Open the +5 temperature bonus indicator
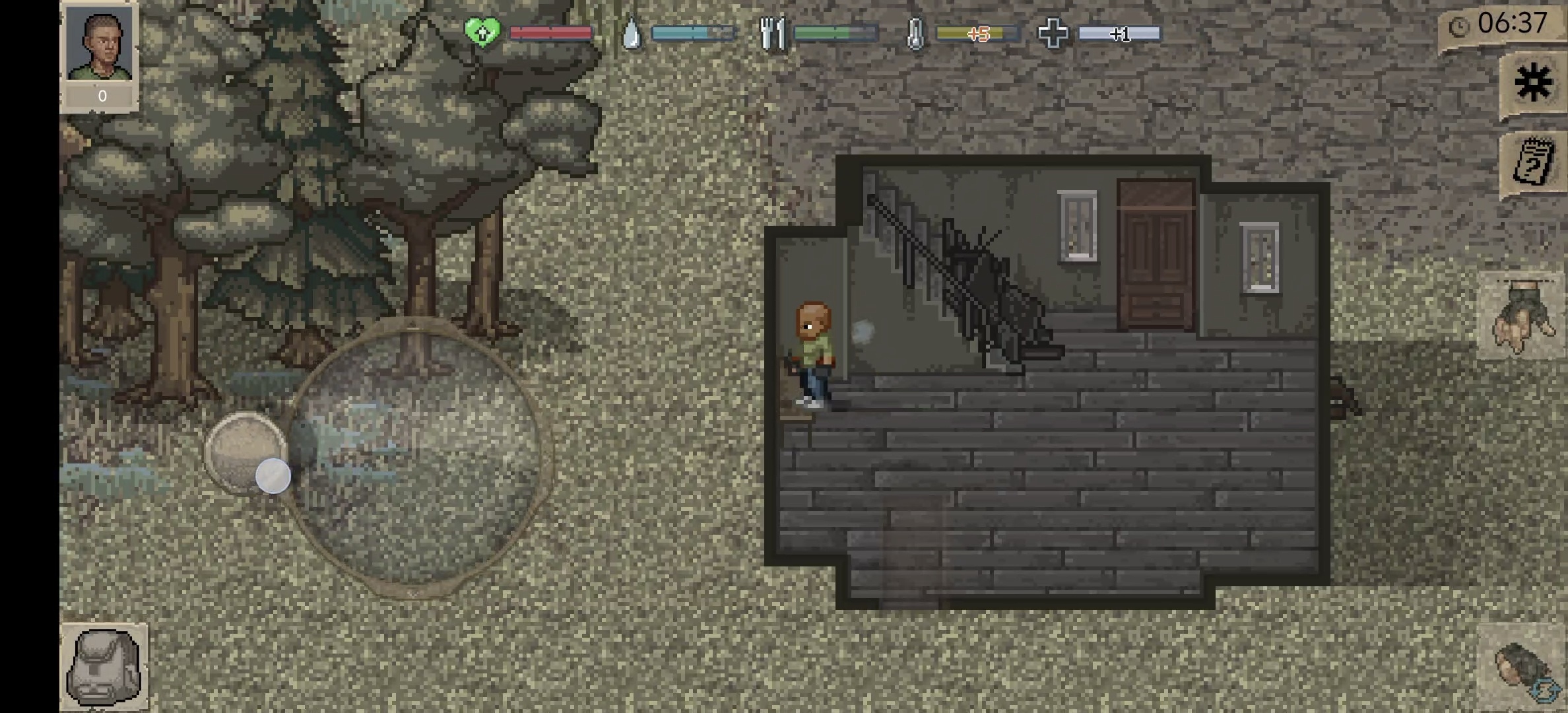 tap(978, 33)
